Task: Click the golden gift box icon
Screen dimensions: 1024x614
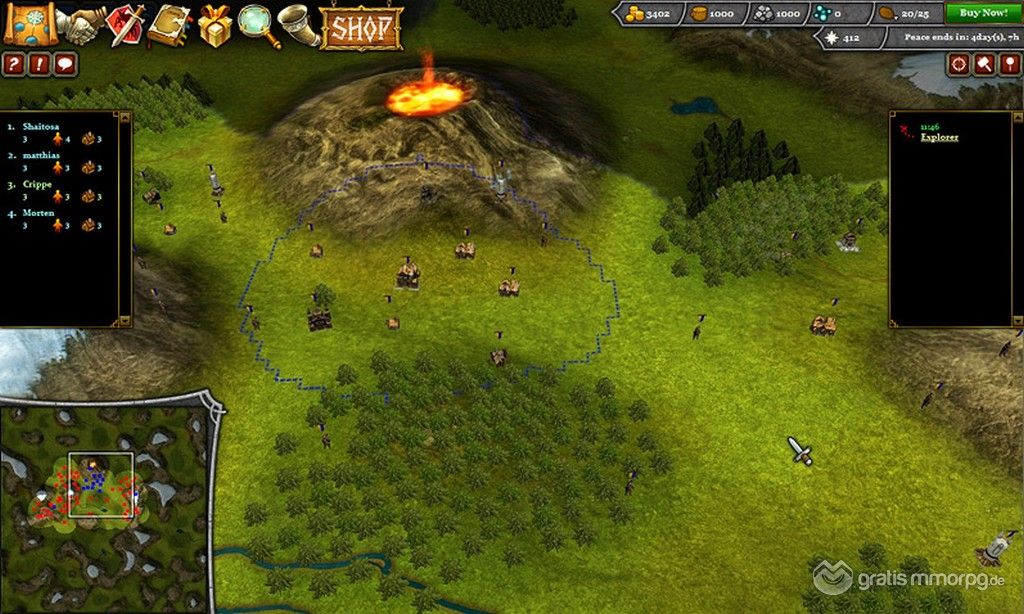Action: pyautogui.click(x=214, y=26)
